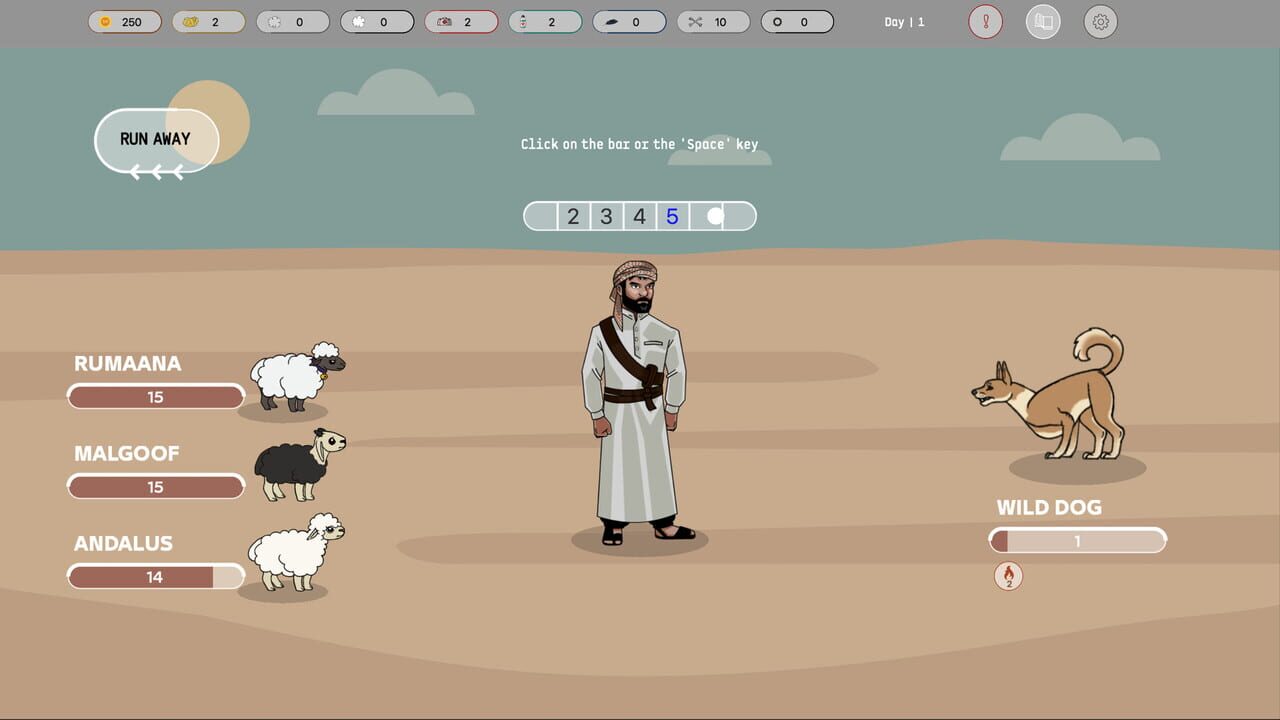1280x720 pixels.
Task: Click Rumaana's health bar
Action: [x=155, y=396]
